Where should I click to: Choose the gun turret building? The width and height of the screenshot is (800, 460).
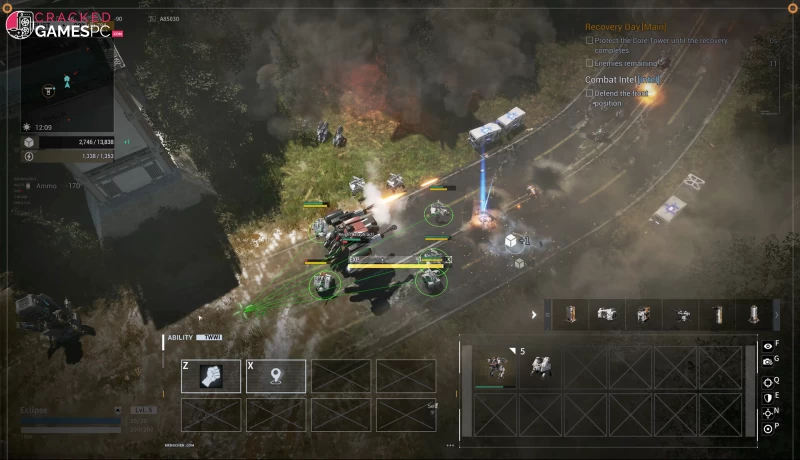coord(681,315)
